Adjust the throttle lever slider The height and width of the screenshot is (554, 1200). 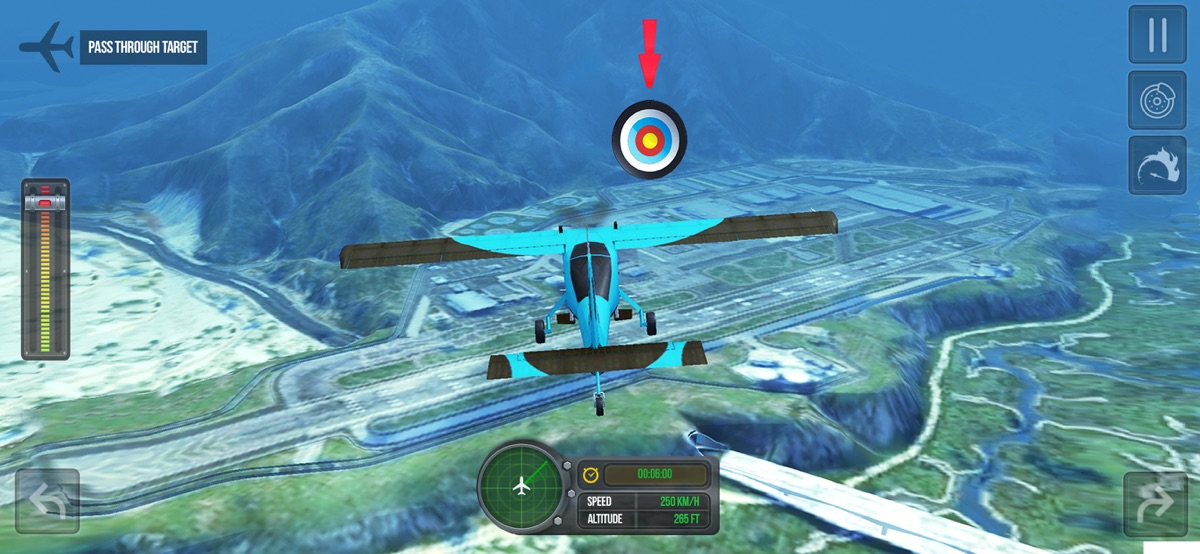(x=45, y=204)
